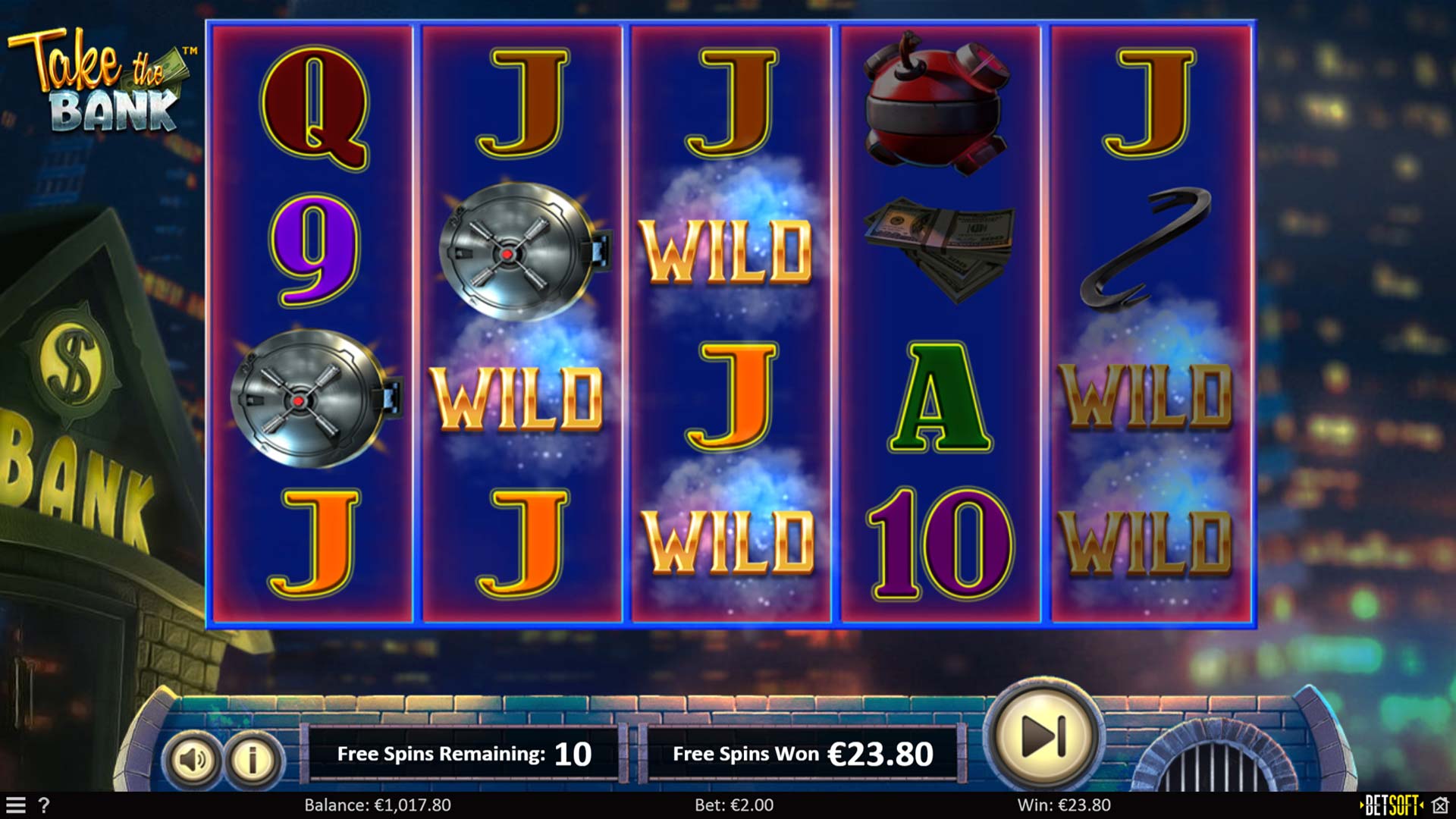Select the Free Spins Remaining display
1456x819 pixels.
pos(463,733)
